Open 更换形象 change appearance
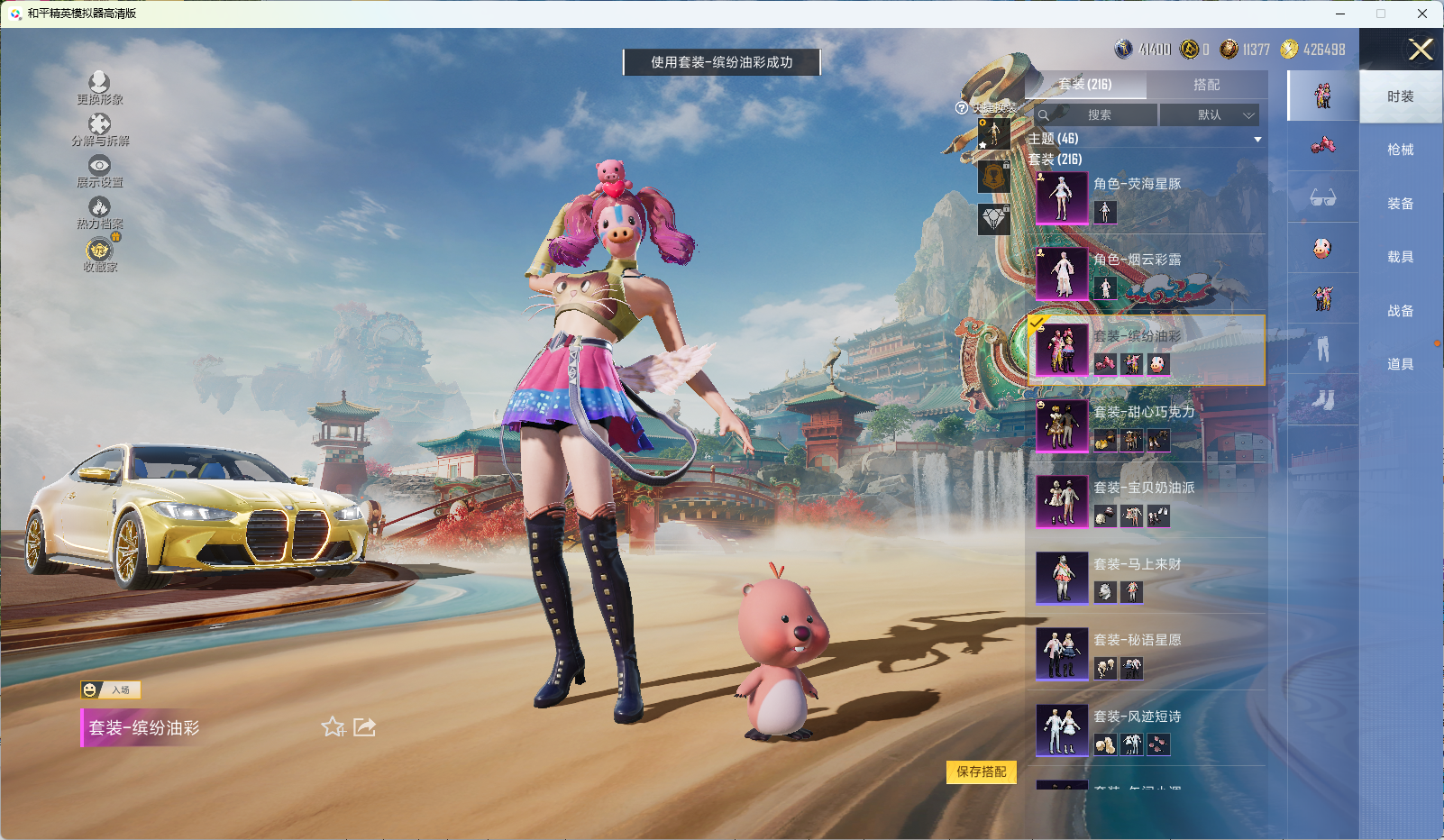Viewport: 1444px width, 840px height. point(99,88)
